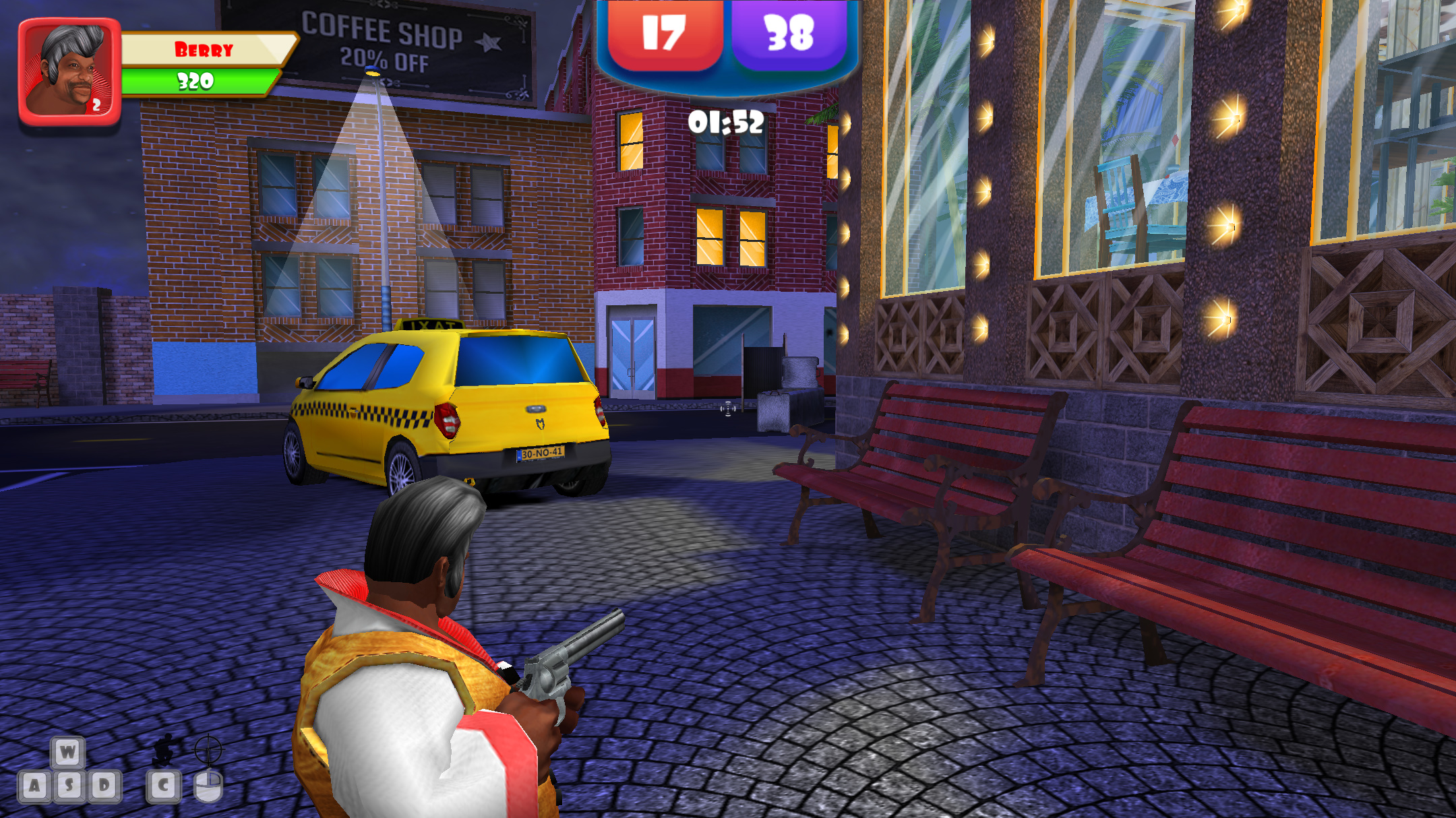Select the D strafe-right key icon
This screenshot has height=818, width=1456.
(x=105, y=786)
